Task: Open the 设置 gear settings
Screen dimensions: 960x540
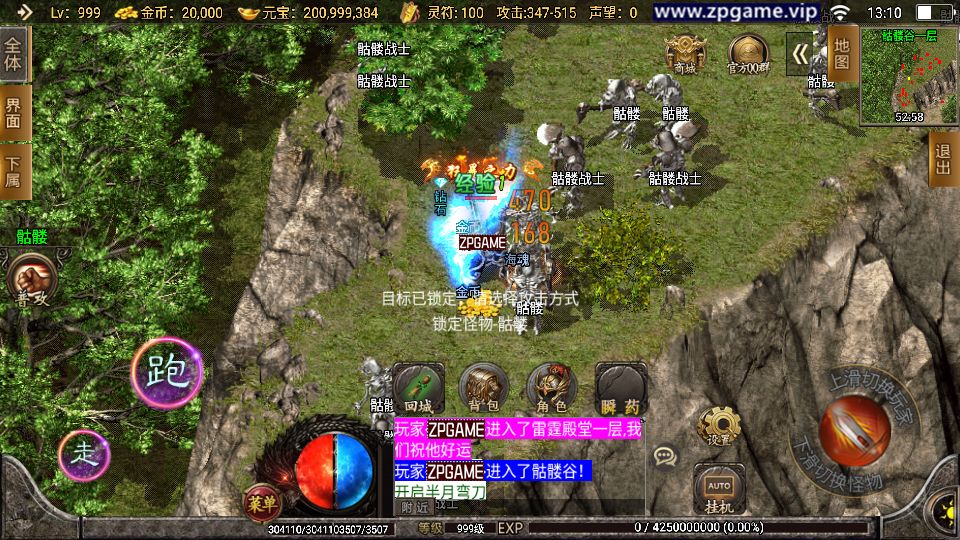Action: pos(718,426)
